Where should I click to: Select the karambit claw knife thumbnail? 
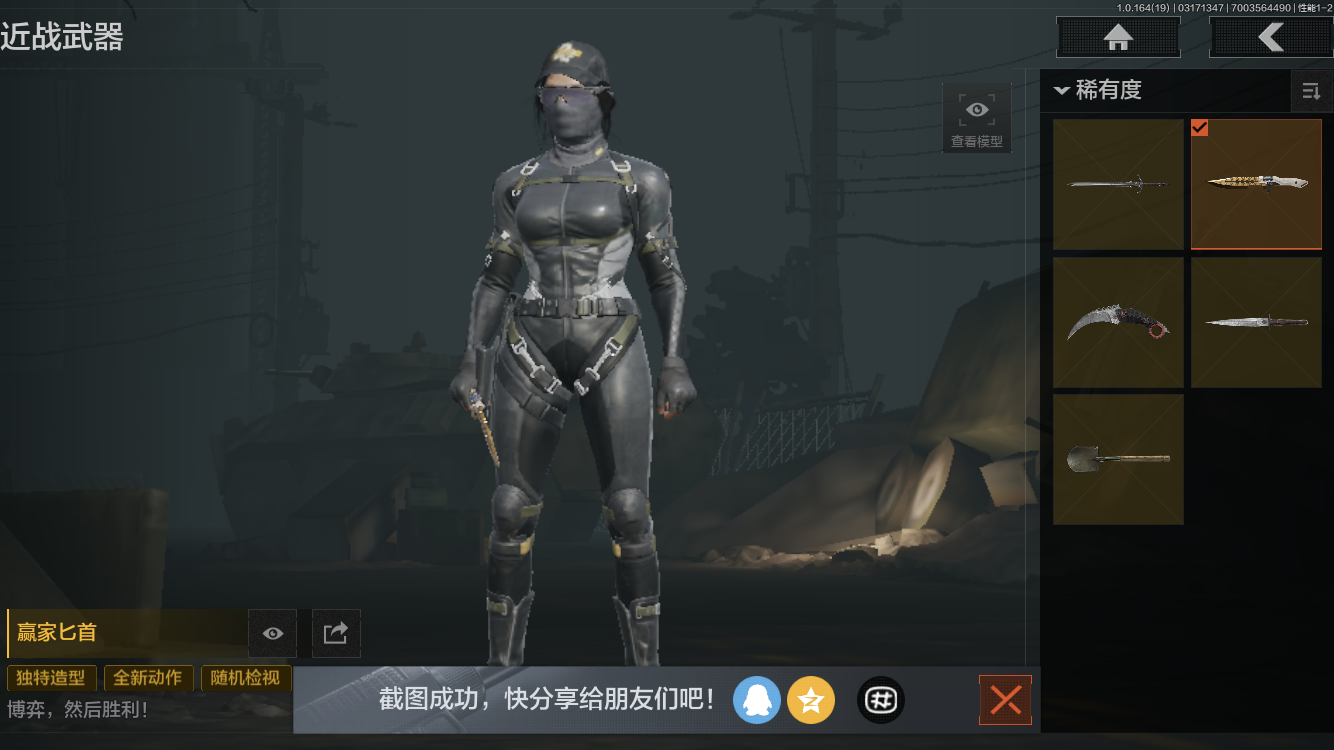pyautogui.click(x=1118, y=322)
